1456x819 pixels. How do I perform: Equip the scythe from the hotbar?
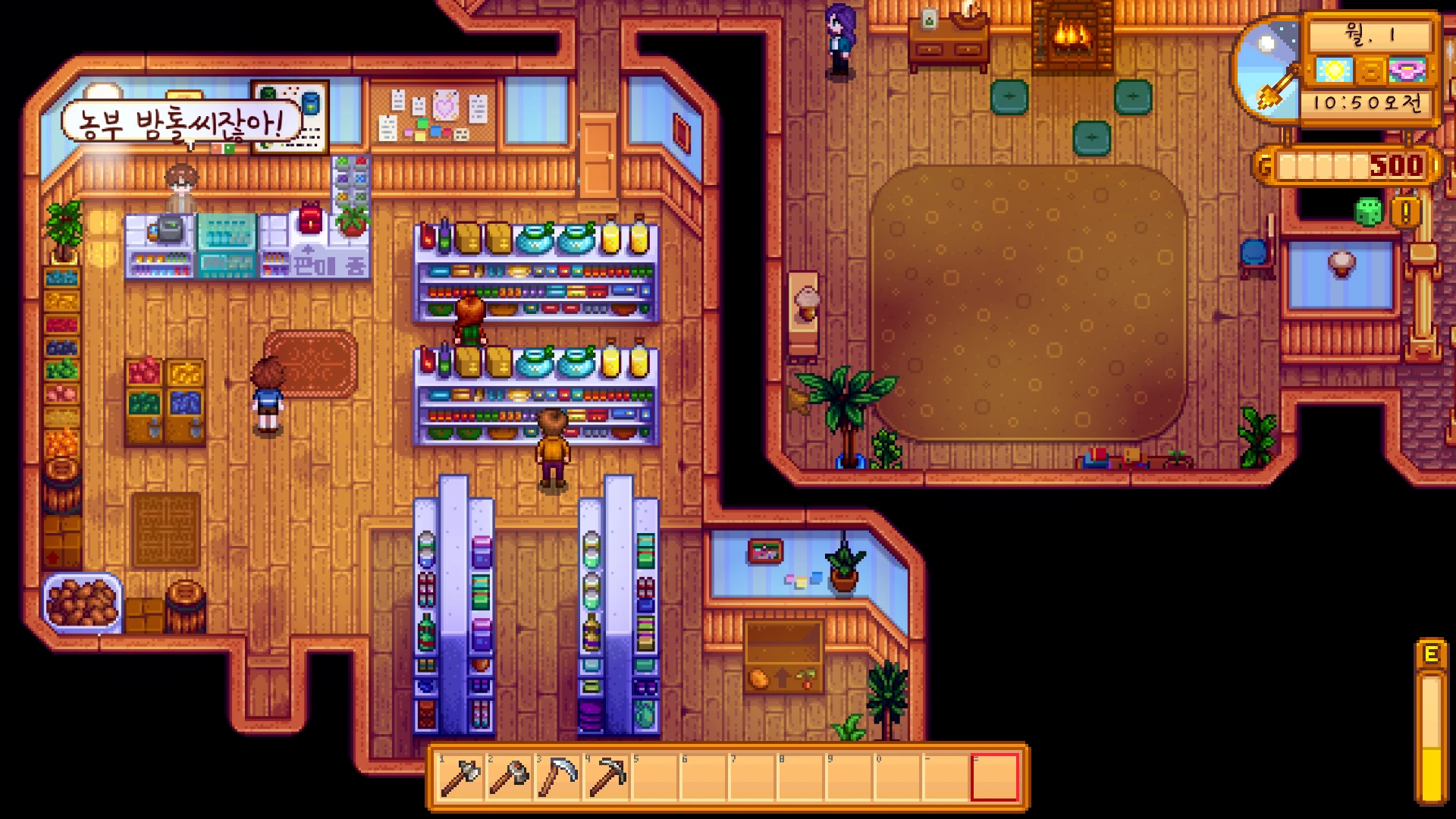click(557, 777)
